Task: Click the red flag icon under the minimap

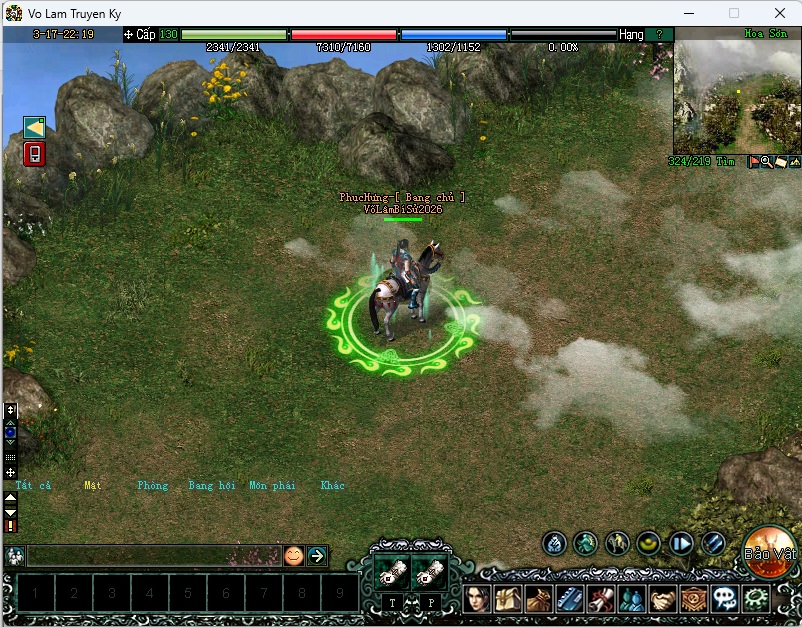Action: pyautogui.click(x=754, y=162)
